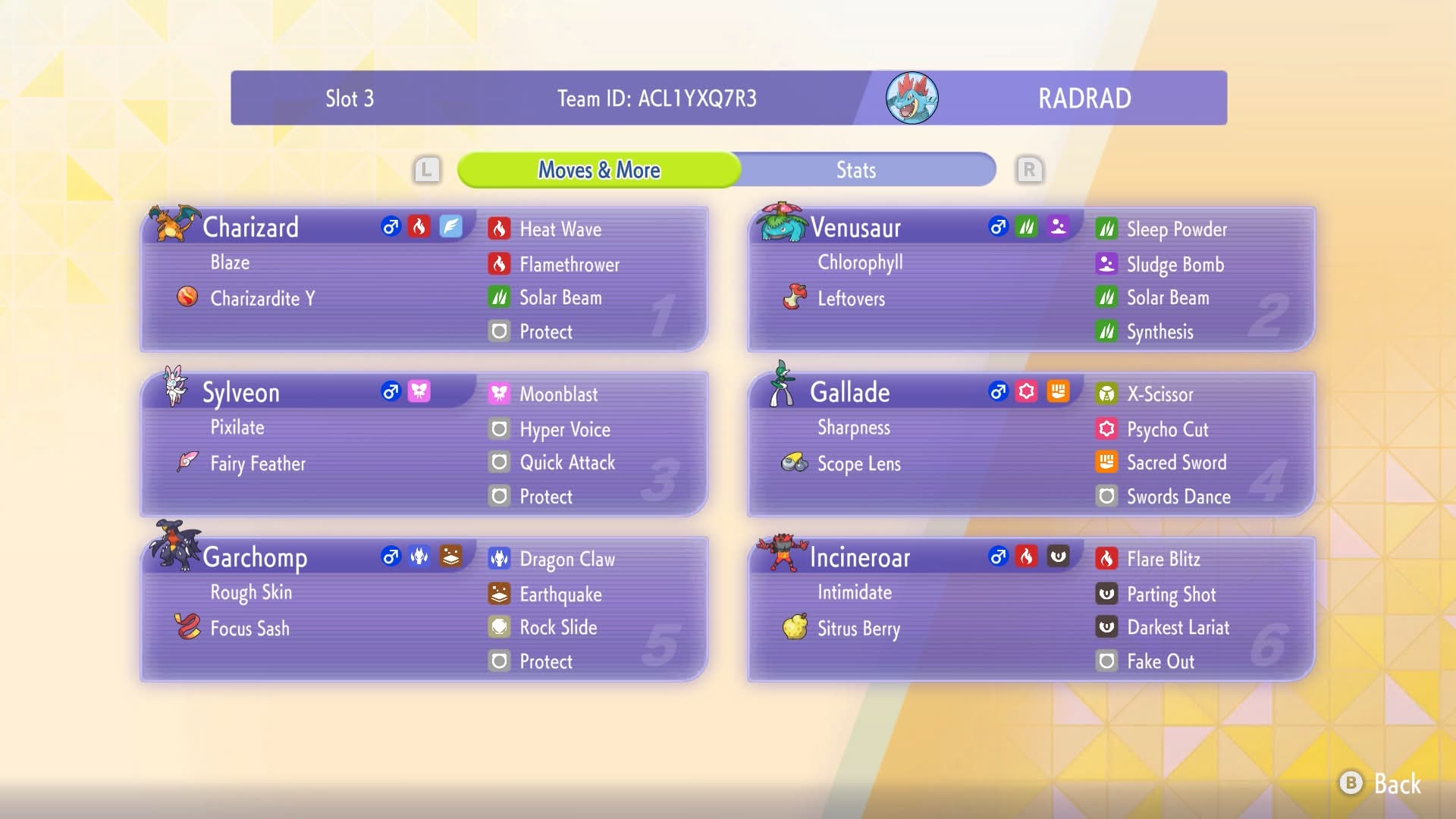Click the Feraligatr trainer emblem in the header
The height and width of the screenshot is (819, 1456).
[x=912, y=97]
